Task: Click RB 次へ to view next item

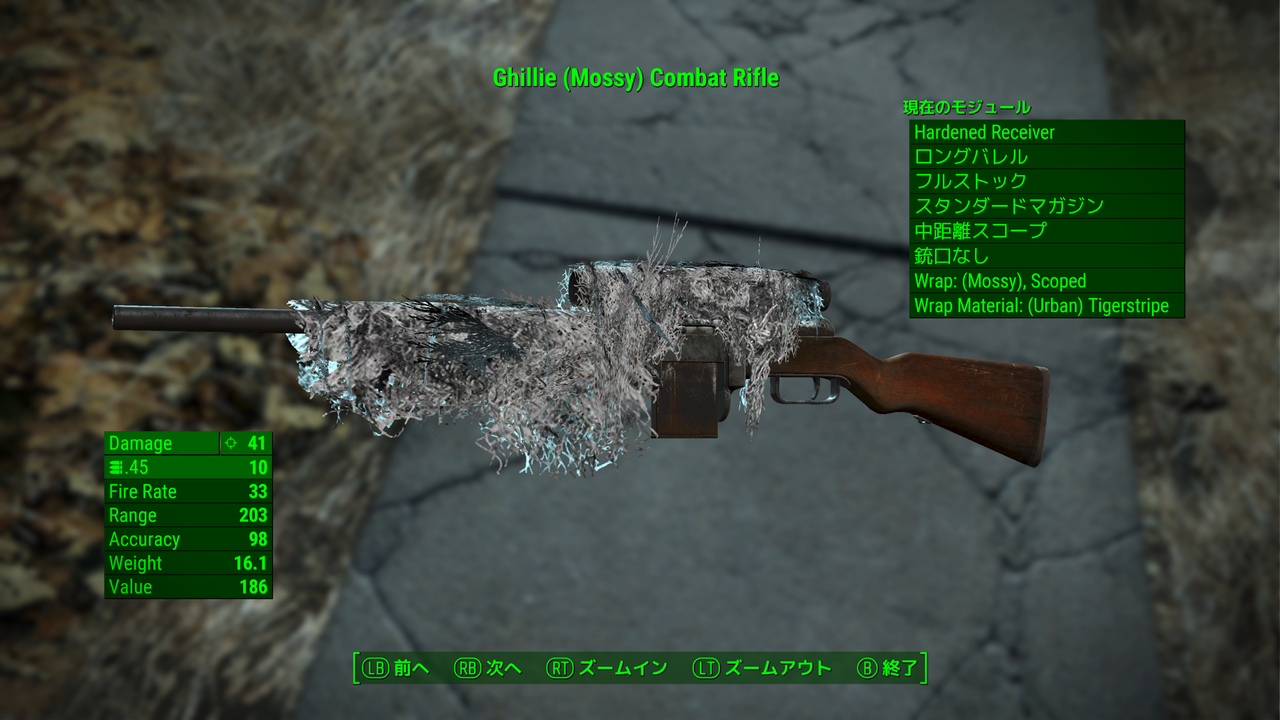Action: pos(489,665)
